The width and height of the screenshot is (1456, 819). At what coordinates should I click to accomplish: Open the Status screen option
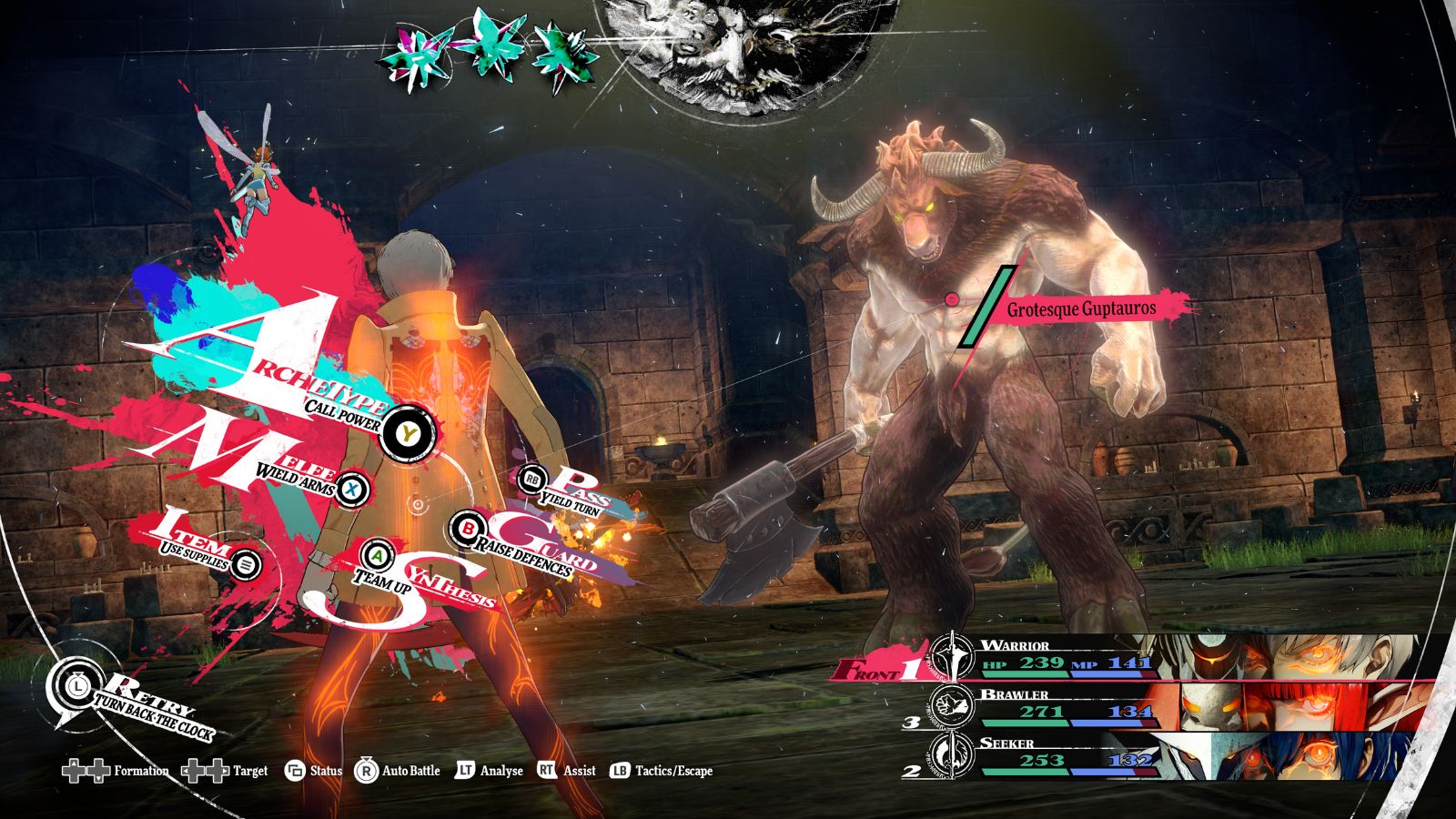(x=314, y=772)
